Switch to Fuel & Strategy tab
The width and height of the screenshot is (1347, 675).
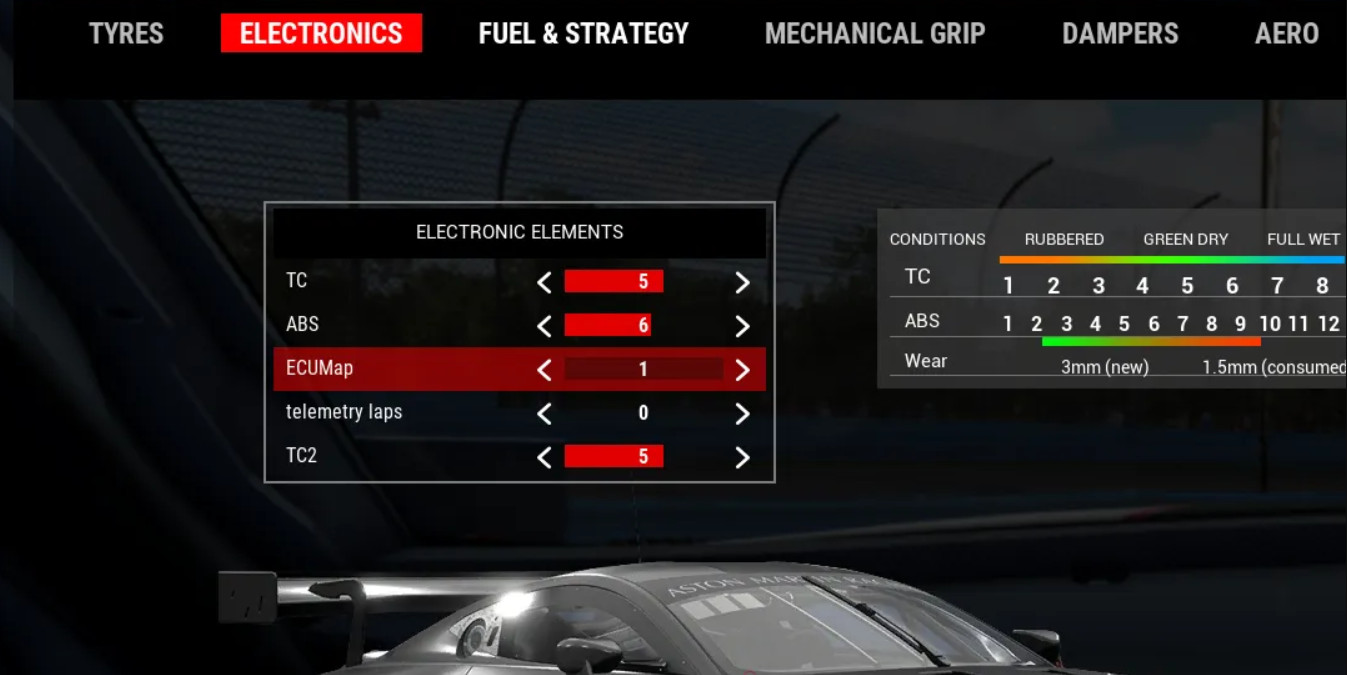[x=583, y=34]
